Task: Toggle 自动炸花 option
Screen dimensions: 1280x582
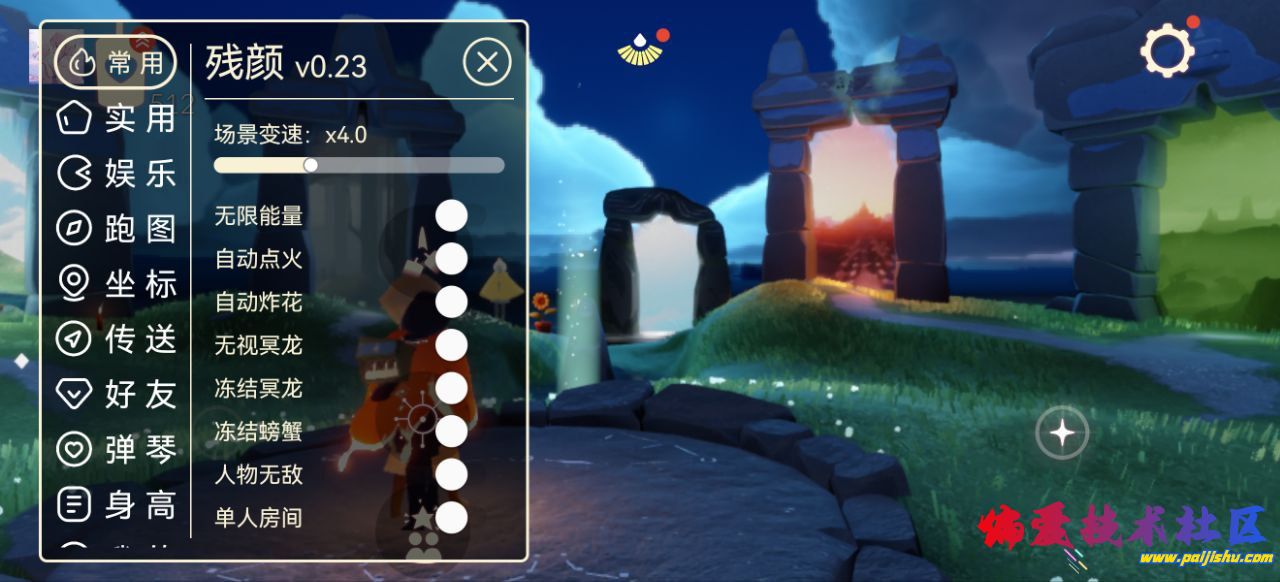Action: (452, 301)
